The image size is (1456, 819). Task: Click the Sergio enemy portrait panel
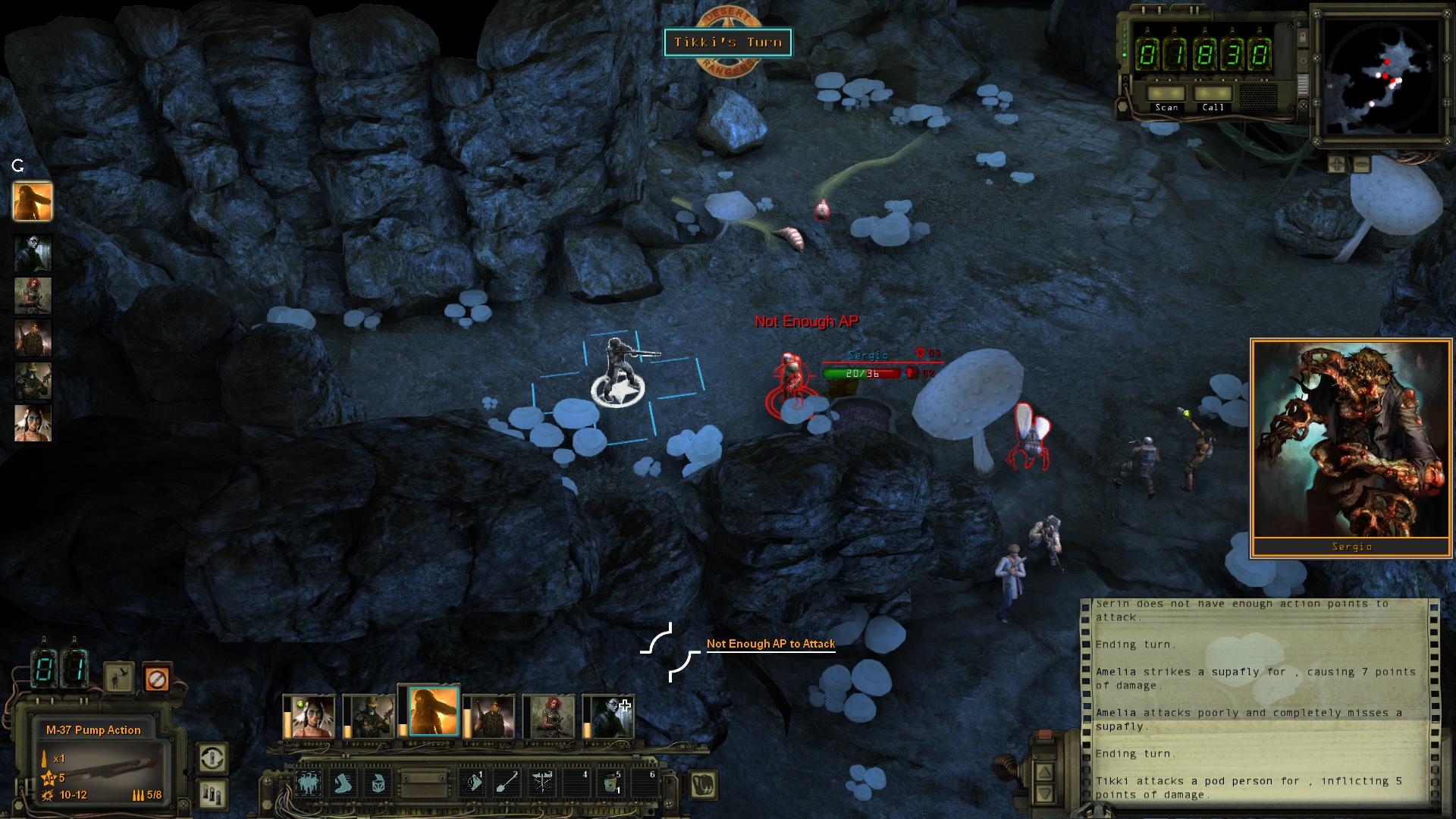(x=1351, y=447)
